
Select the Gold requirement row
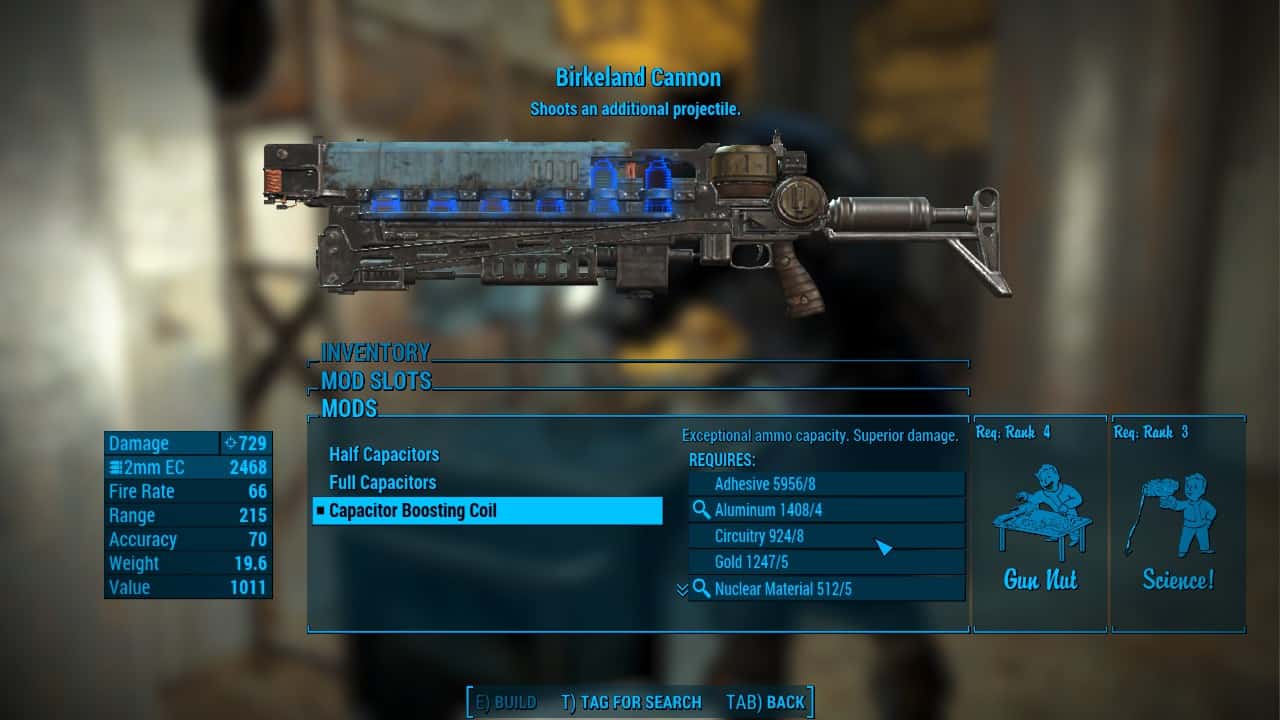pos(826,562)
